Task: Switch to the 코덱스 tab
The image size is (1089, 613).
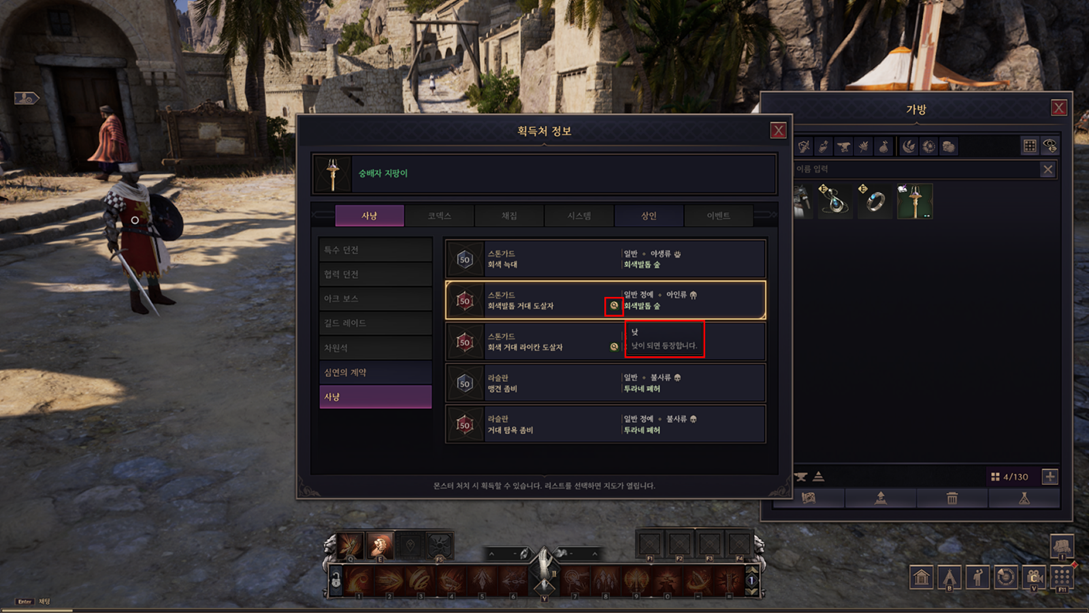Action: click(439, 216)
